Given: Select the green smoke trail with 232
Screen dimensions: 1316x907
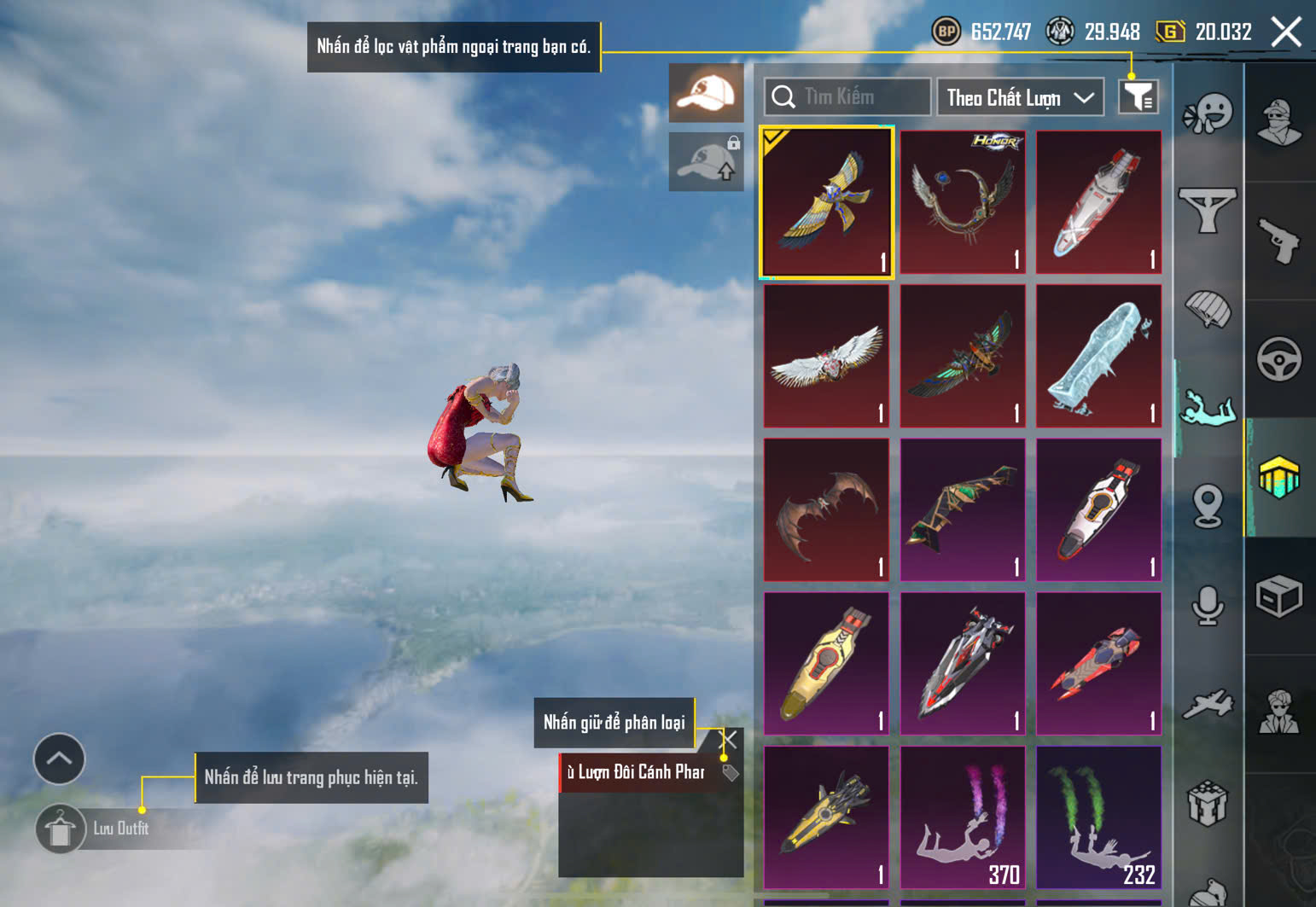Looking at the screenshot, I should coord(1098,817).
